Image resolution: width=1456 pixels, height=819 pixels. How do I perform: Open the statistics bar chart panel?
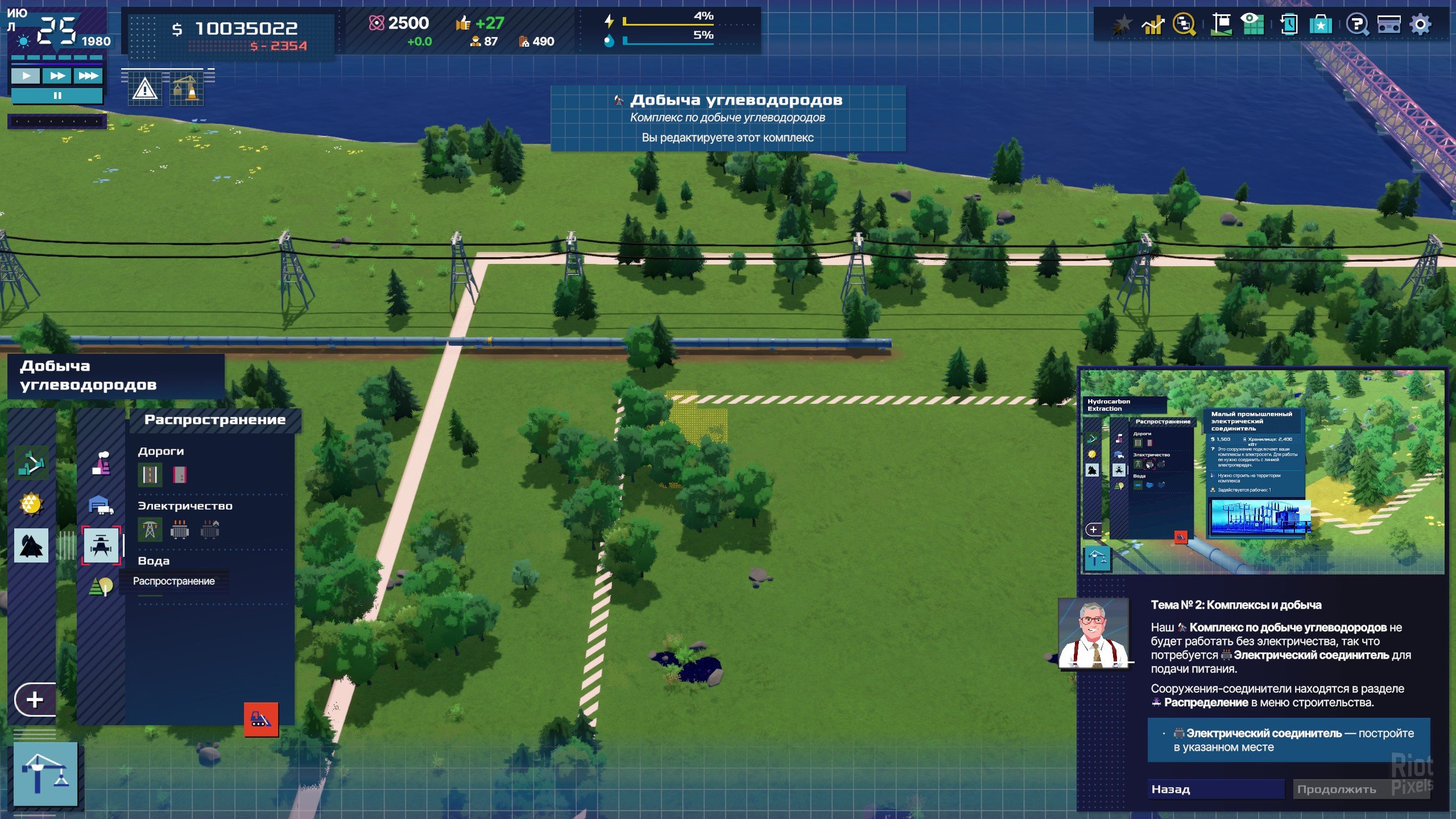pos(1153,25)
